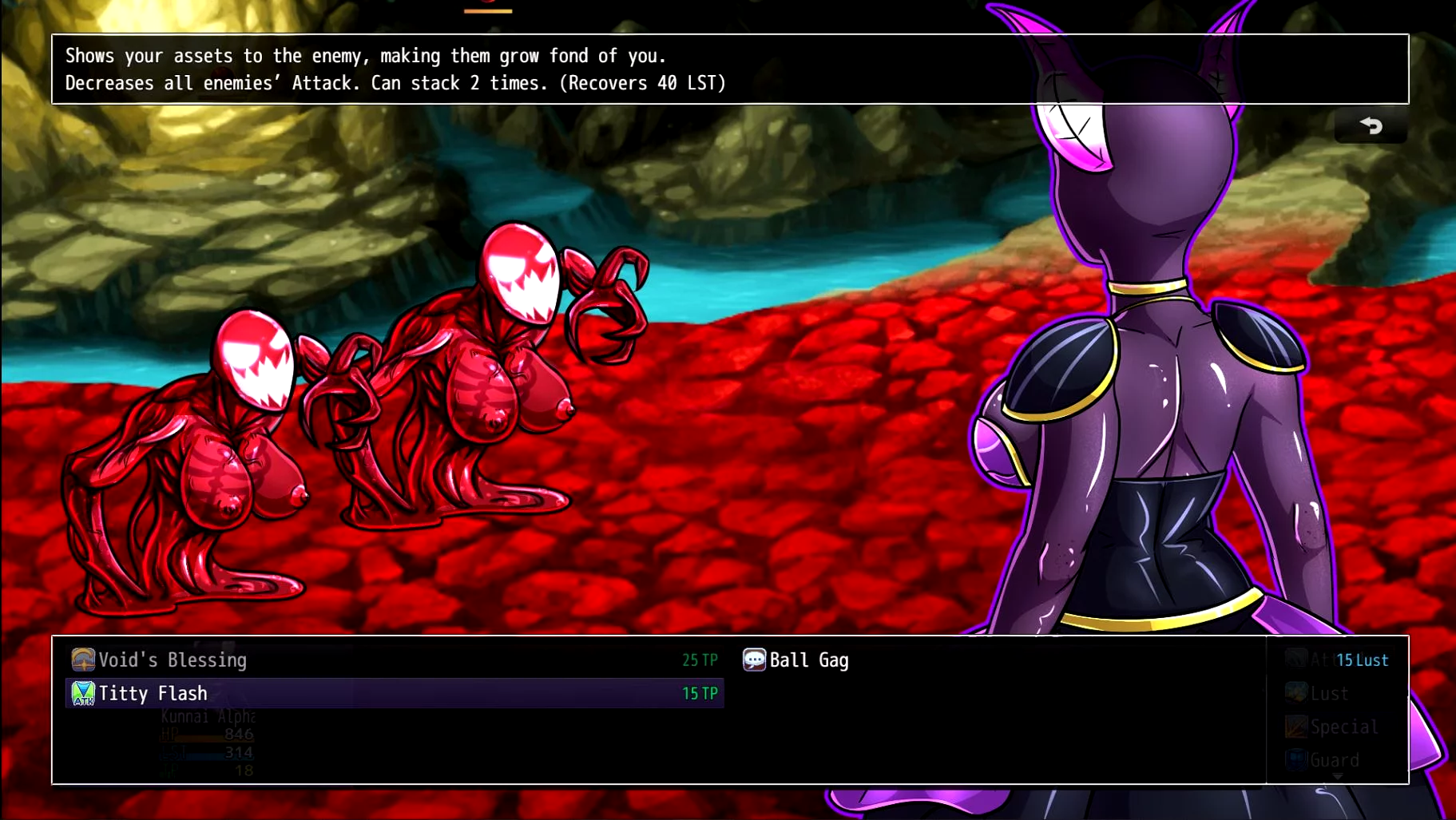Select the Void's Blessing skill
The width and height of the screenshot is (1456, 820).
click(172, 660)
